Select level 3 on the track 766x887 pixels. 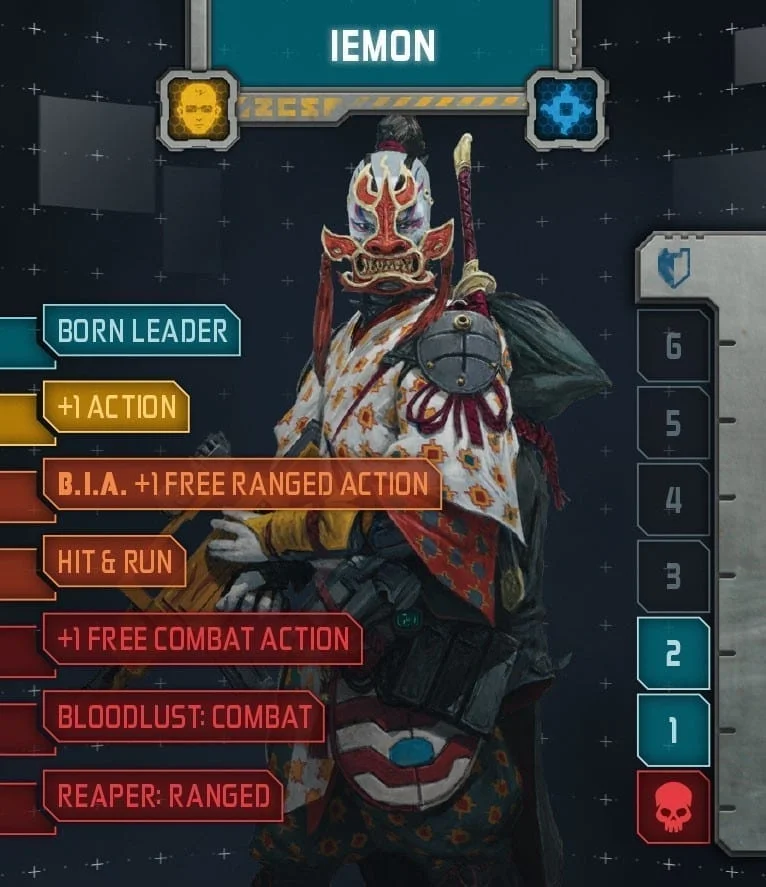673,576
